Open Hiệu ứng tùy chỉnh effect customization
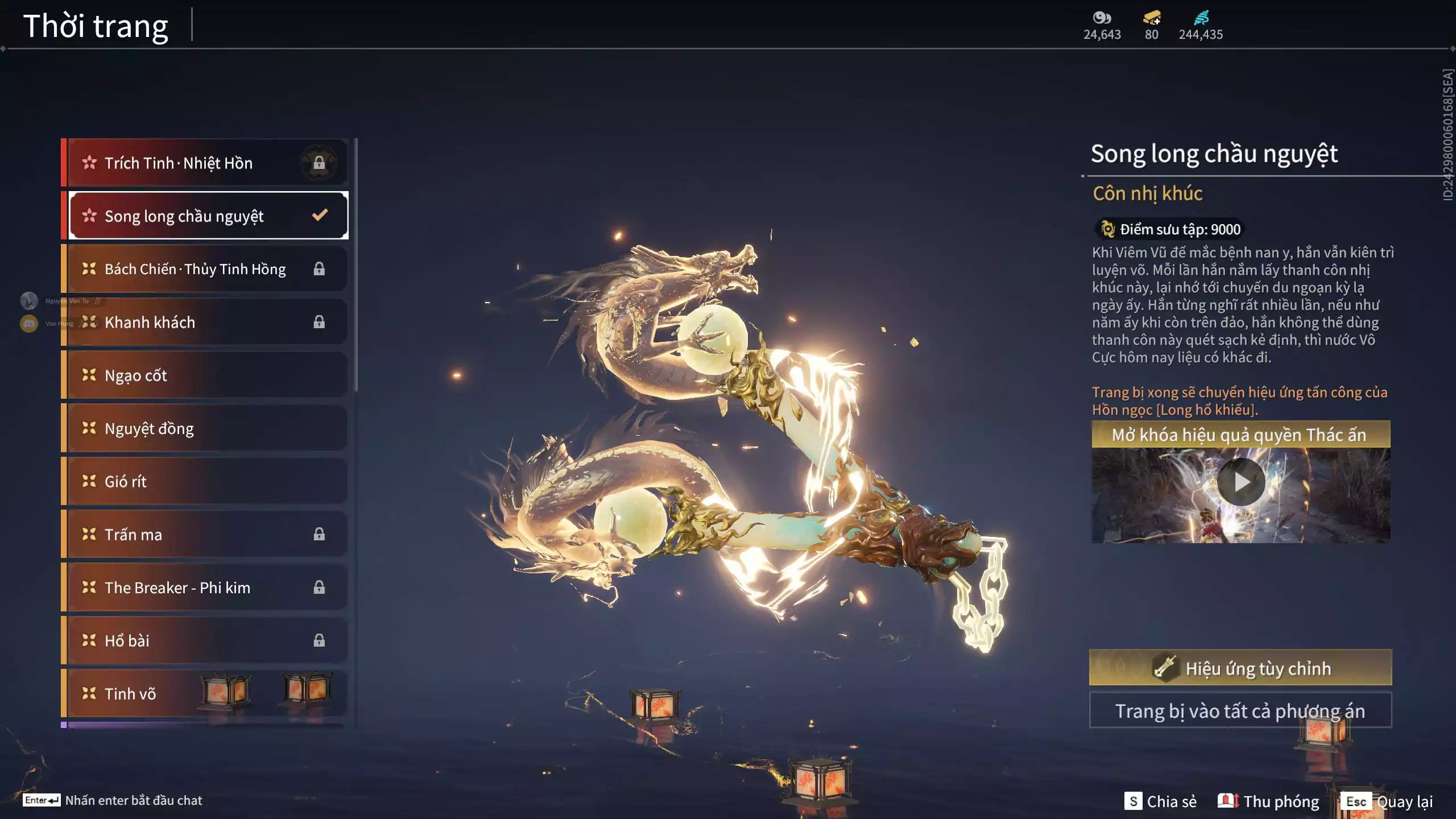The image size is (1456, 819). pyautogui.click(x=1240, y=668)
